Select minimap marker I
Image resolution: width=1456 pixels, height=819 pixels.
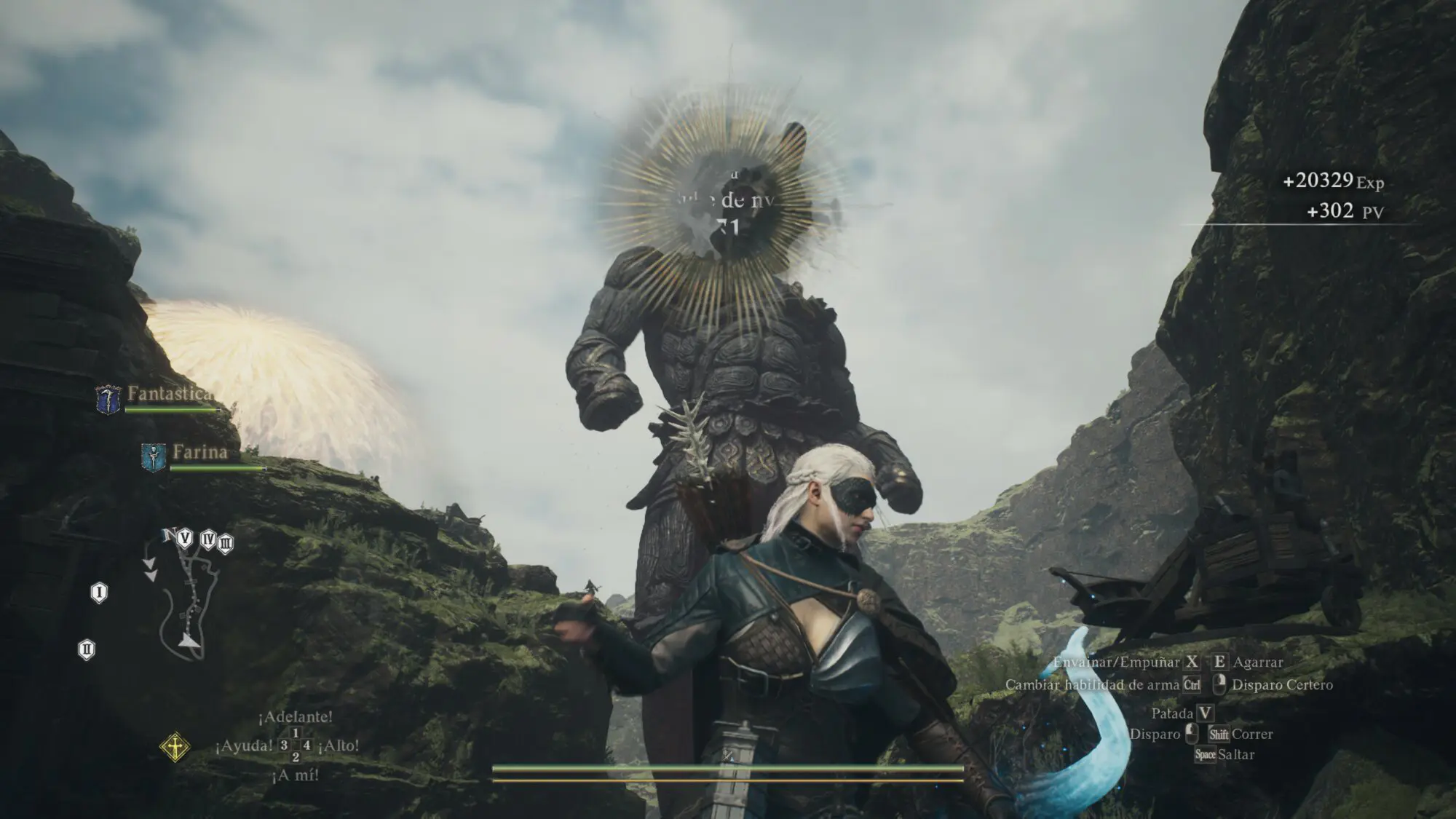pyautogui.click(x=99, y=593)
